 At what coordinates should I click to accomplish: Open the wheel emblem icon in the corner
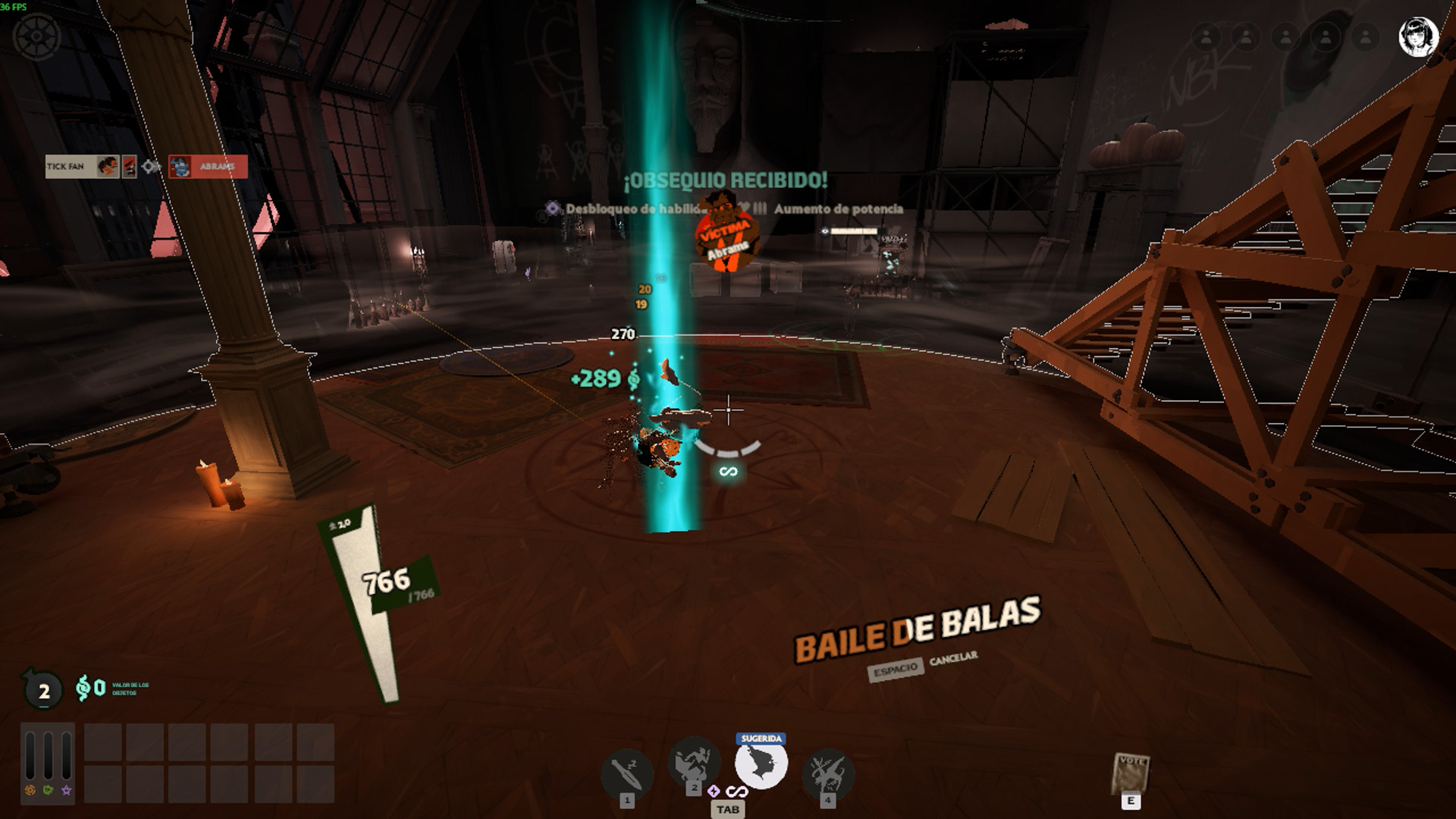point(36,36)
